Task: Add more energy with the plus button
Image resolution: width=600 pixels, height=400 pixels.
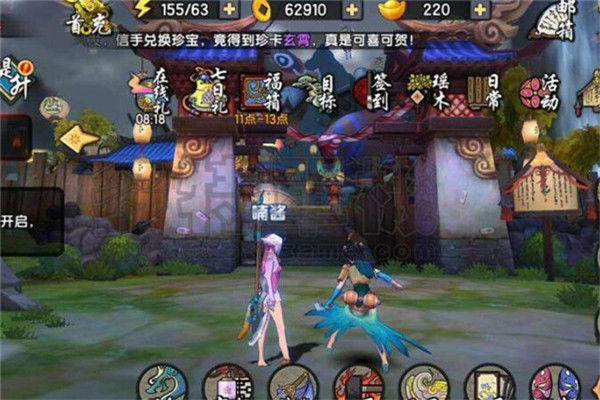Action: pos(229,11)
